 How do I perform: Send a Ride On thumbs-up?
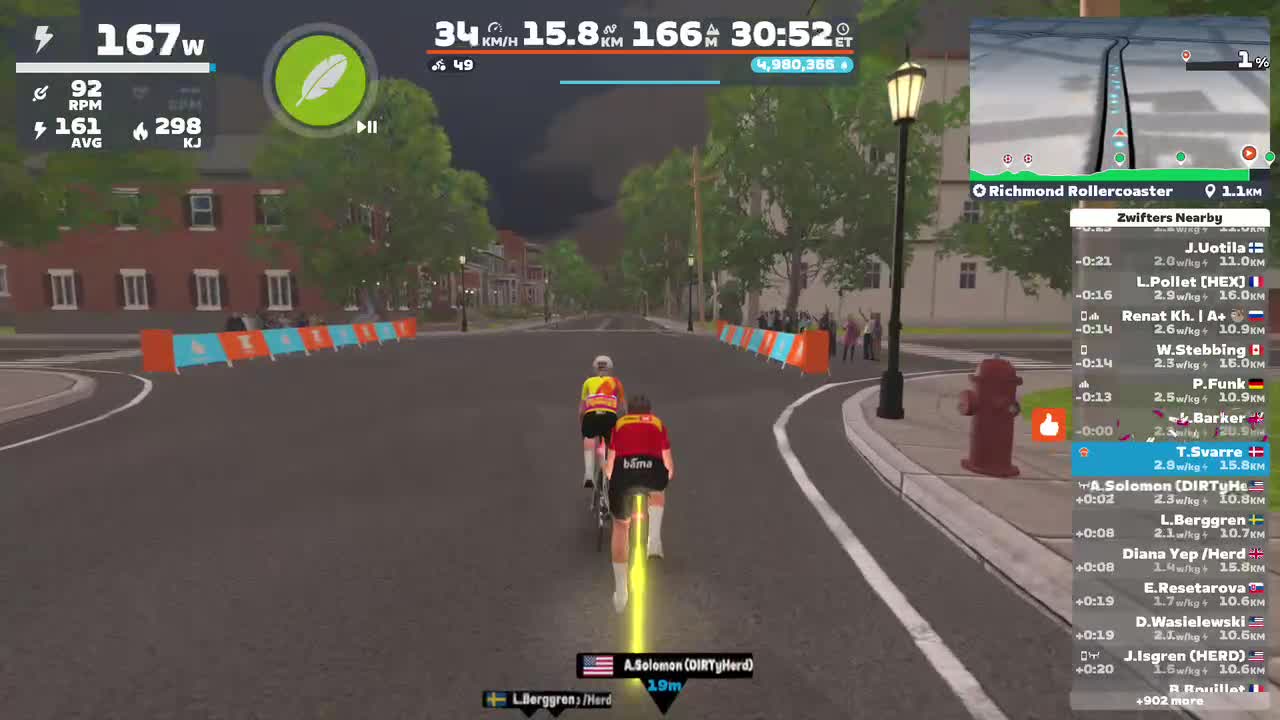1049,426
